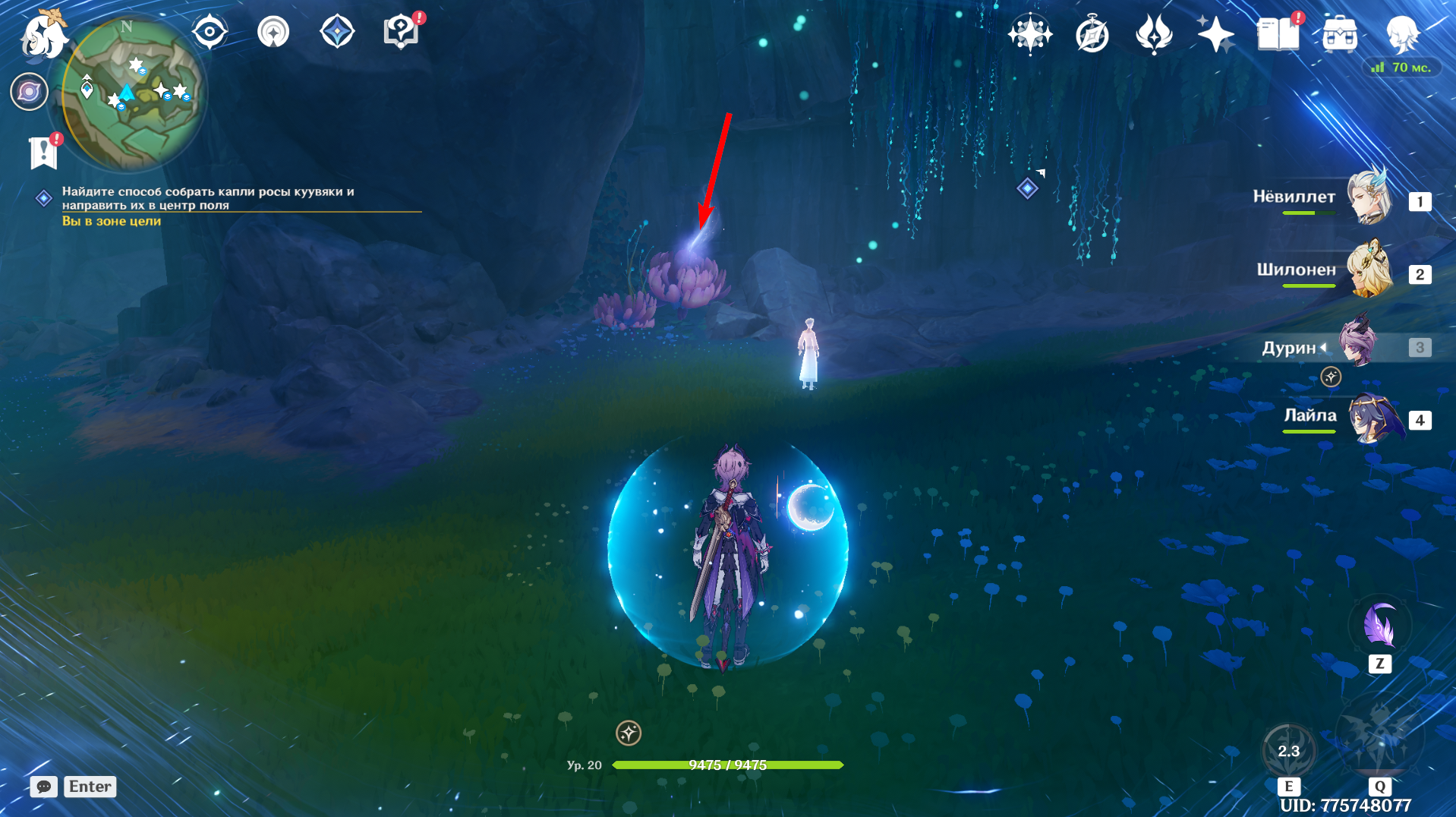
Task: Open the chat box speech bubble
Action: pyautogui.click(x=44, y=787)
